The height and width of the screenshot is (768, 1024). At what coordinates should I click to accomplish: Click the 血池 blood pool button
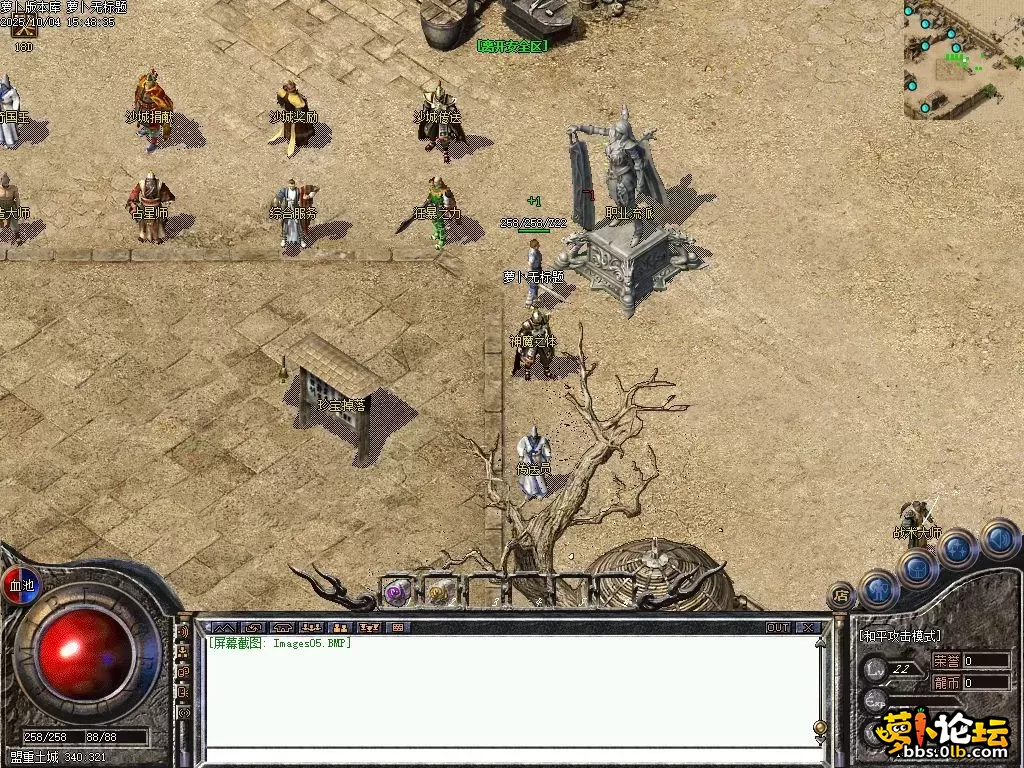[20, 584]
